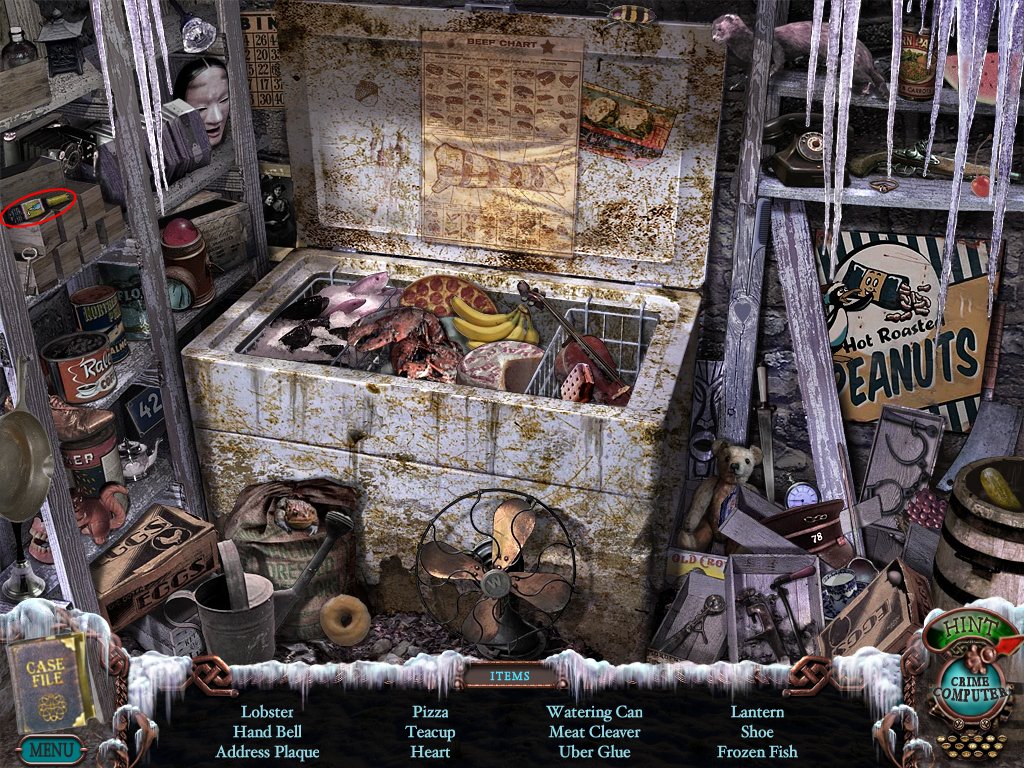Screen dimensions: 1024x768
Task: Open the Menu
Action: 49,747
